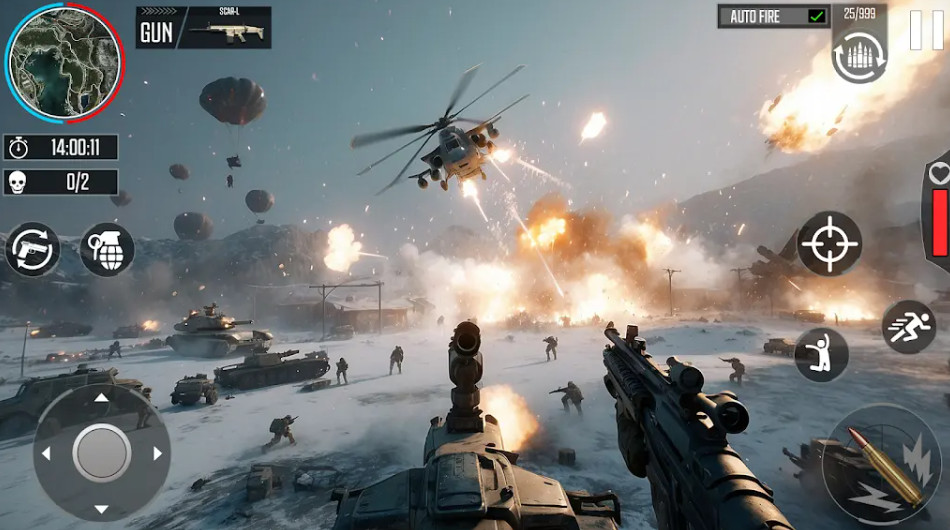Tap the reload ammo button
The width and height of the screenshot is (950, 530).
click(x=859, y=56)
